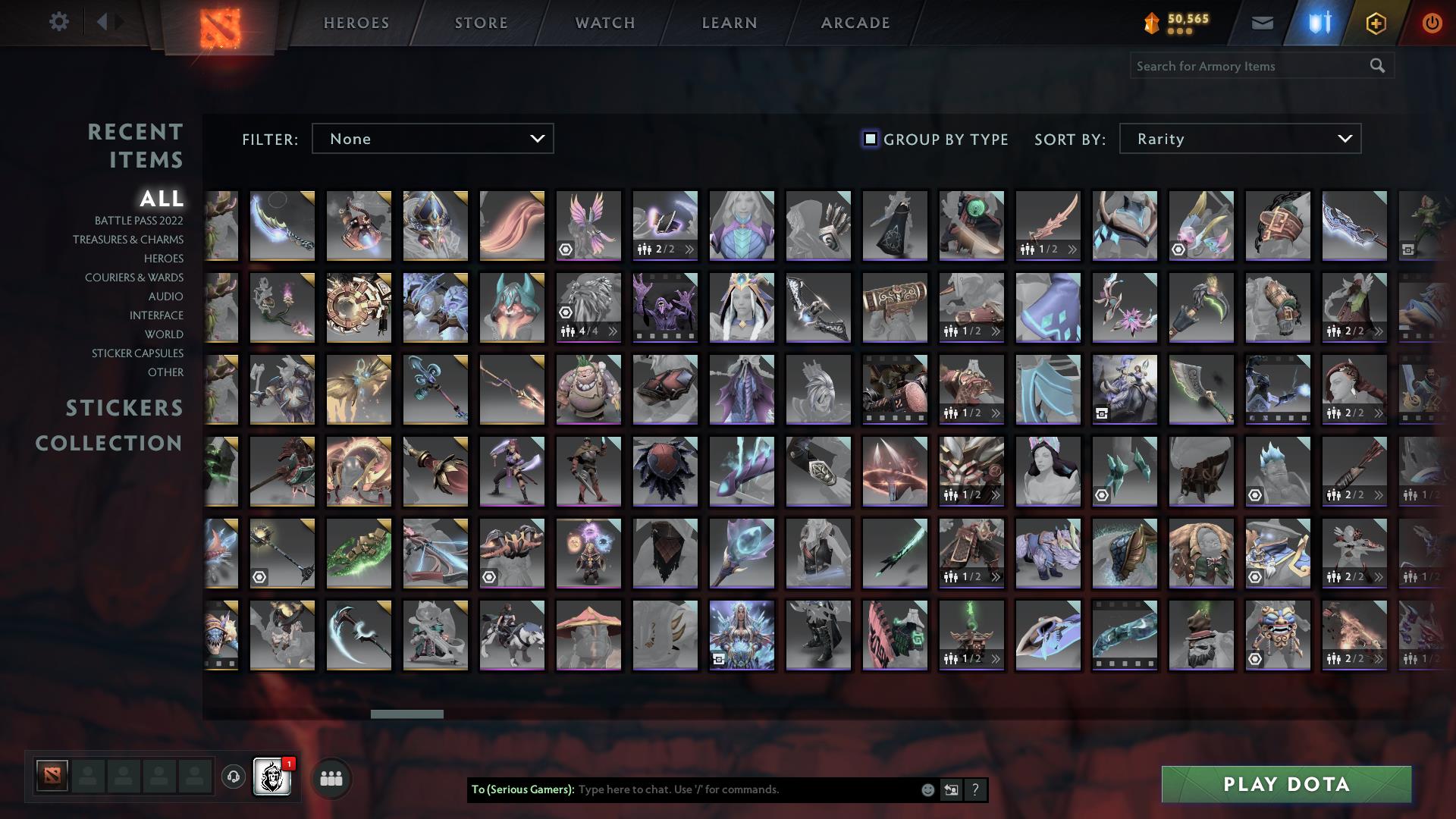Switch to the STORE tab

[x=481, y=23]
